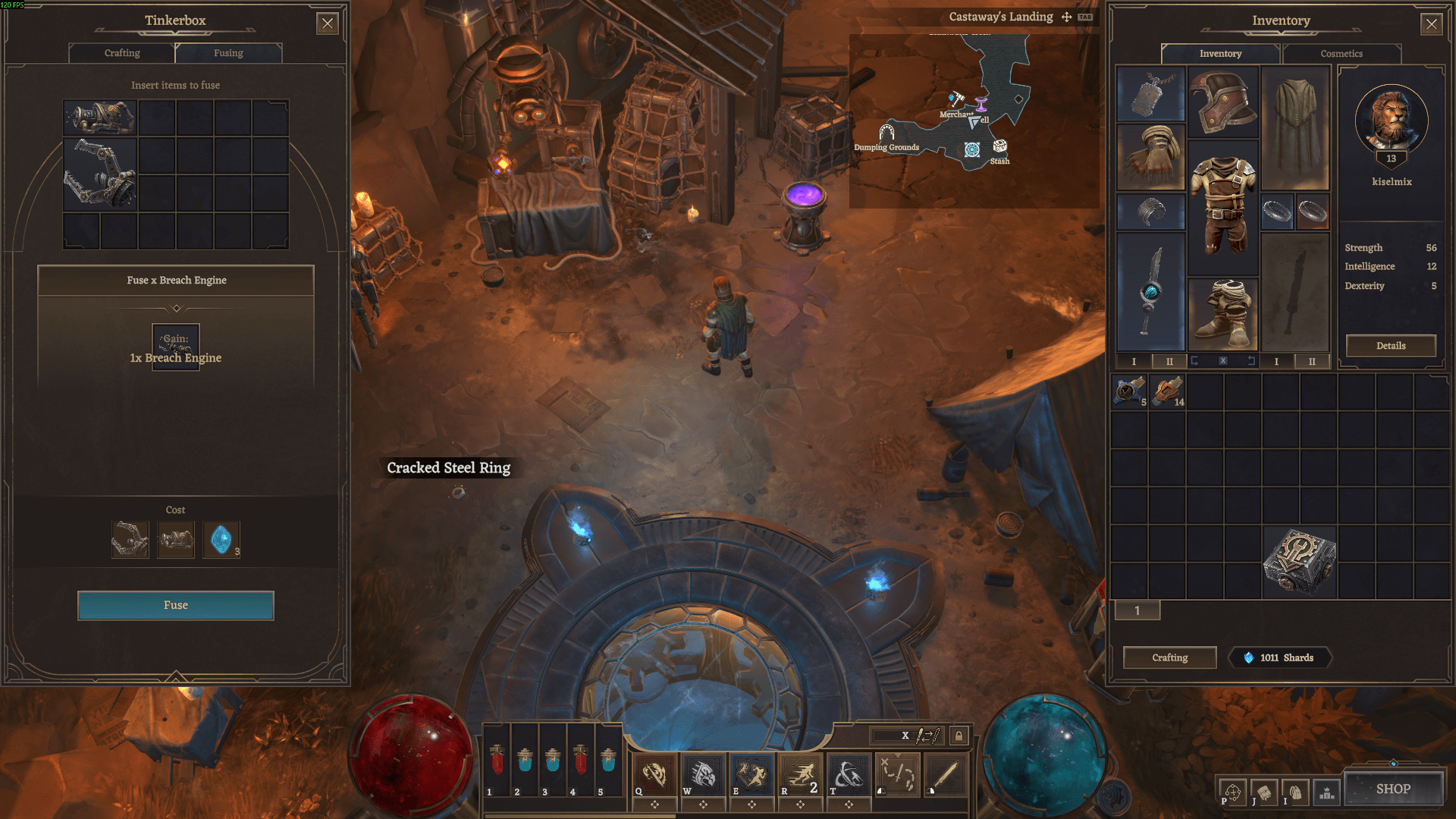Open the E skill's rune dropdown
1456x819 pixels.
752,804
